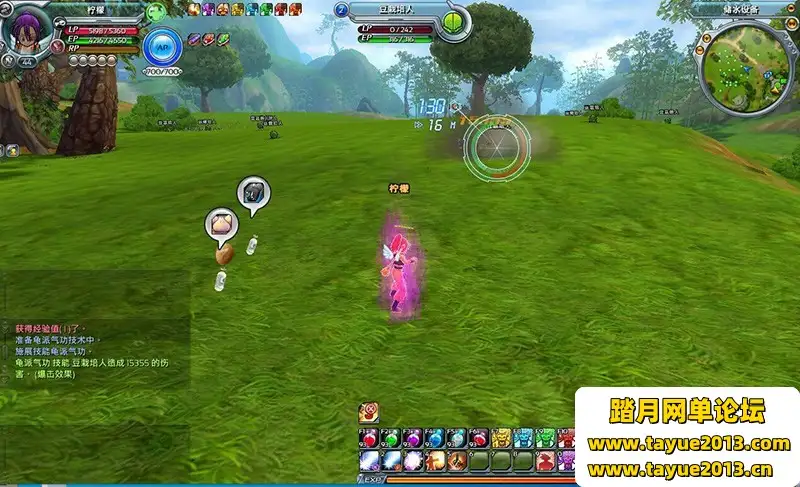
Task: Activate the purple burst skill in slot 3
Action: click(412, 461)
